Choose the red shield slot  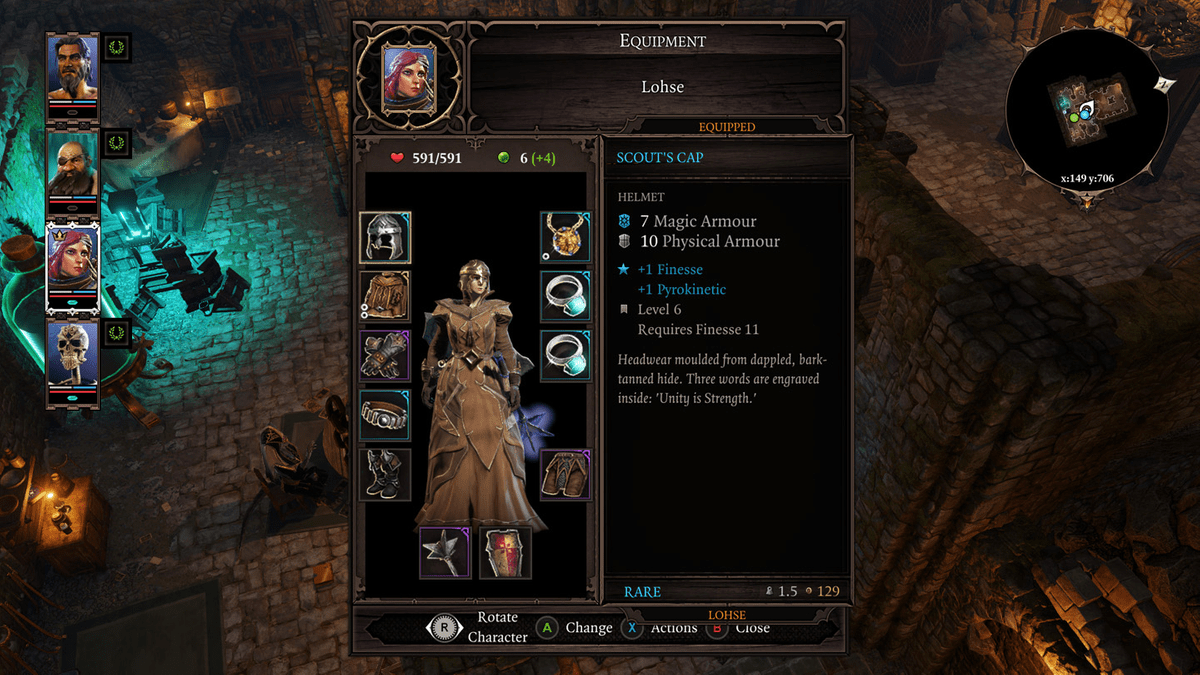[505, 552]
